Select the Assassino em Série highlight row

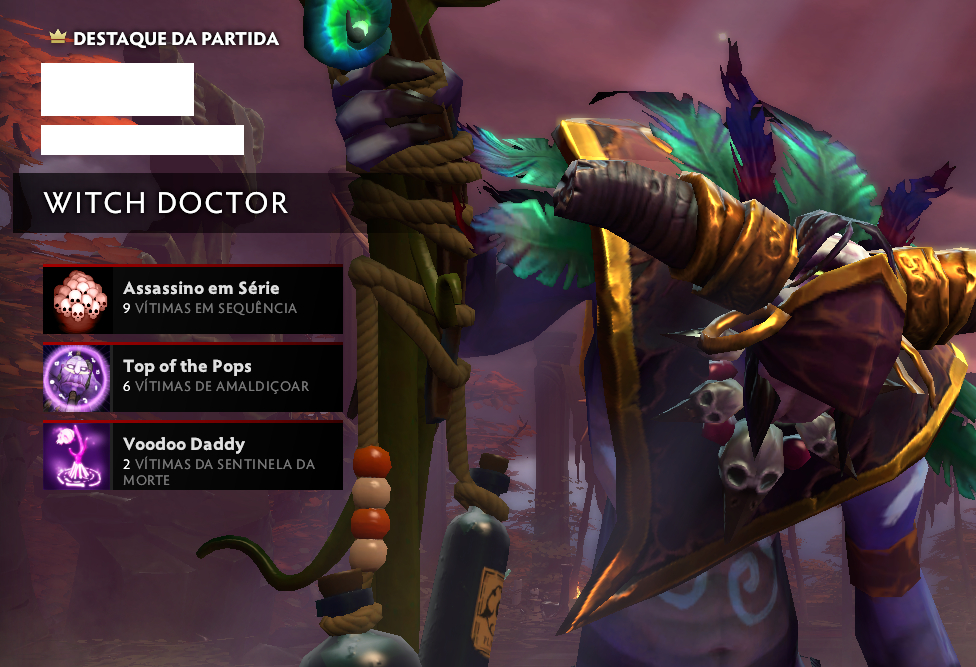pos(193,299)
